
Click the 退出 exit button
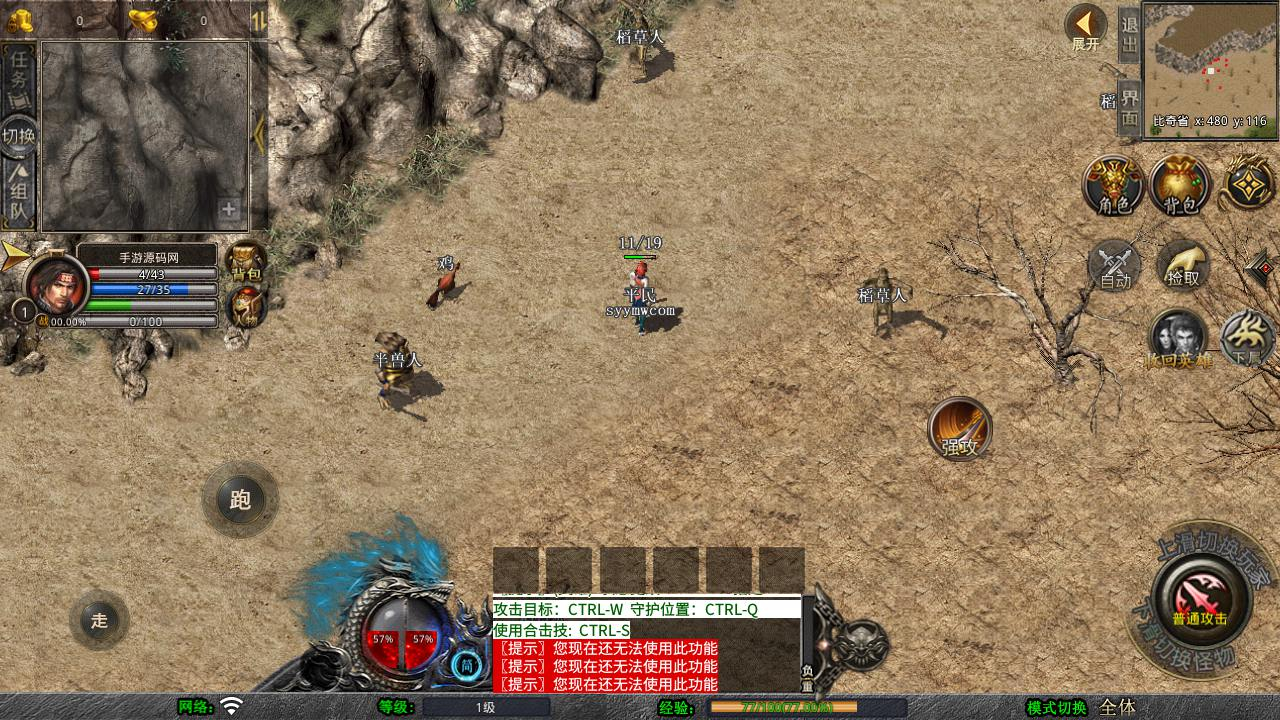(1129, 36)
